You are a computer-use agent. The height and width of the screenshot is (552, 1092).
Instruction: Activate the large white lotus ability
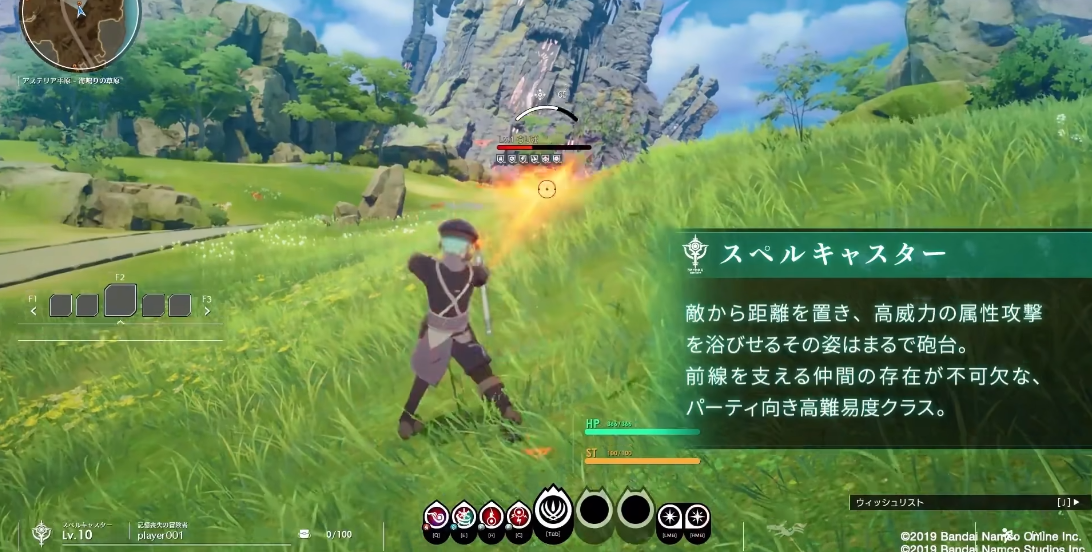(x=552, y=510)
